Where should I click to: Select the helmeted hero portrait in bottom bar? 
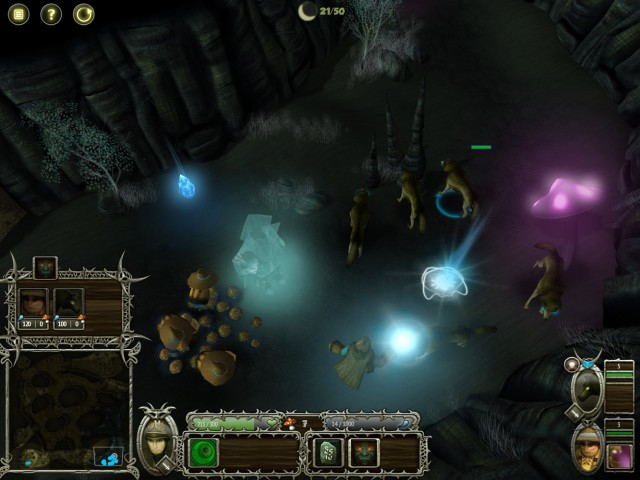156,437
